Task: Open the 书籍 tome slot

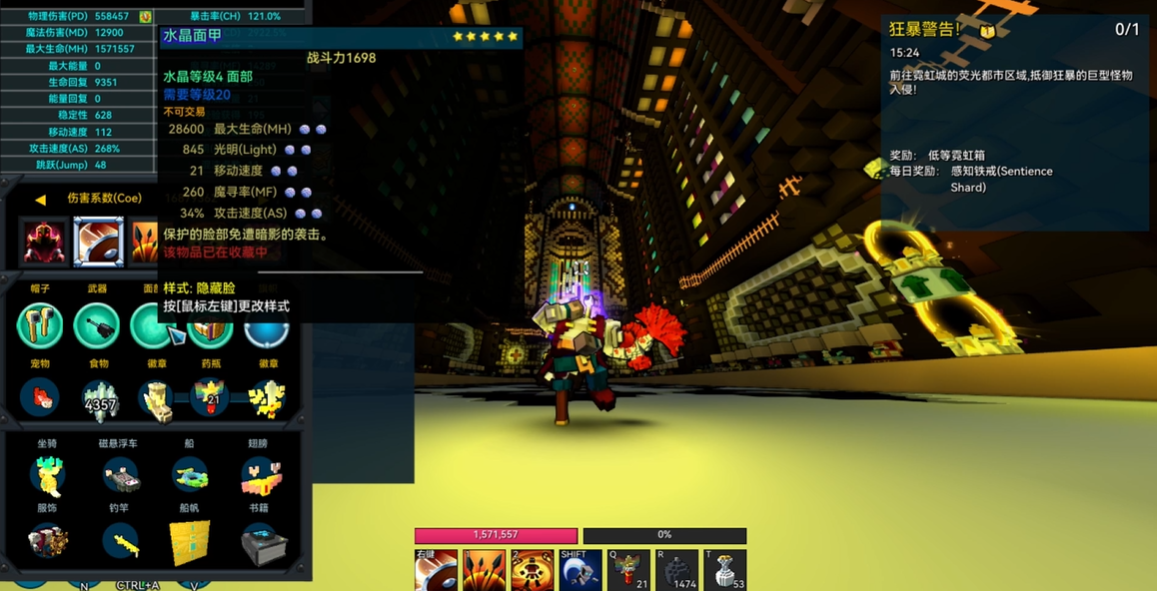Action: [262, 542]
